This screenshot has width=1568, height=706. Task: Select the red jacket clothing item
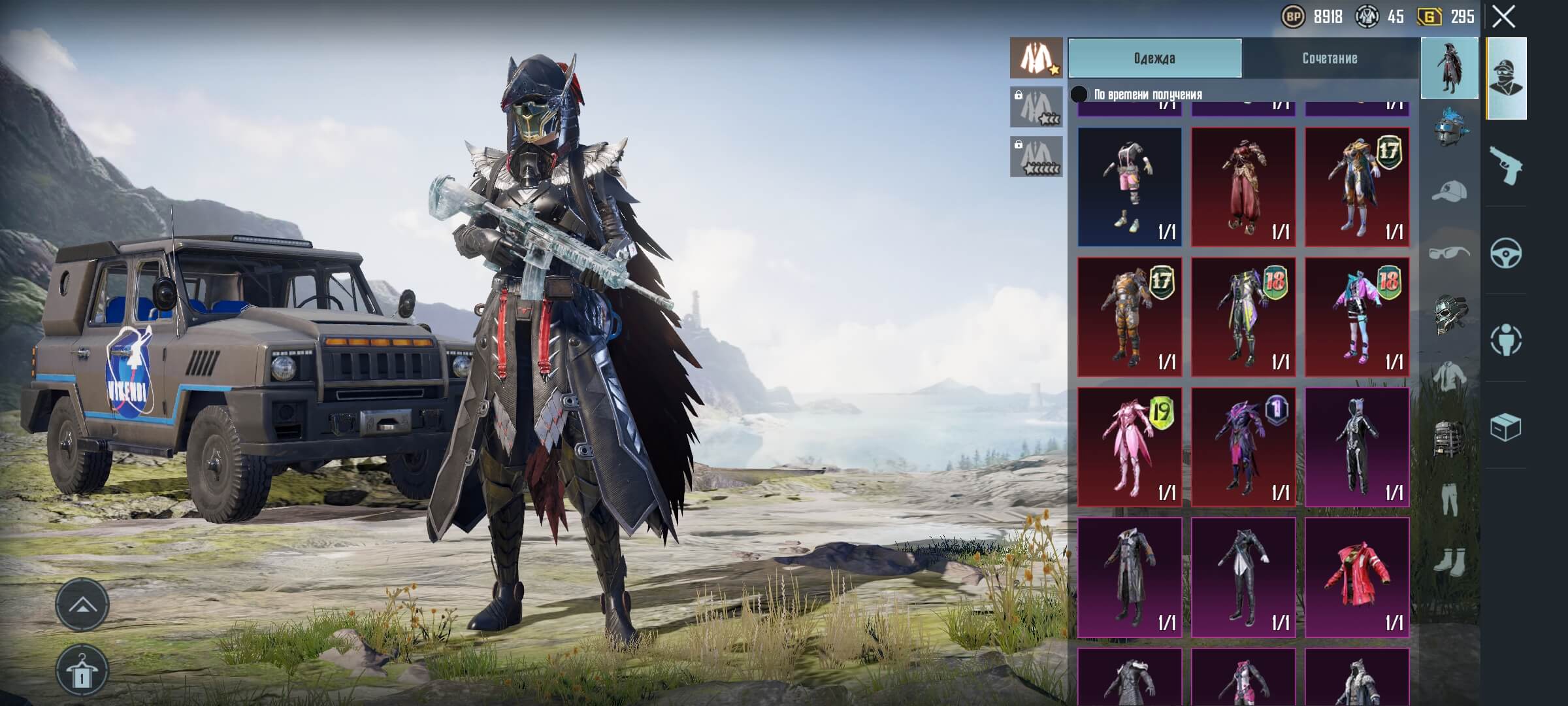point(1357,577)
